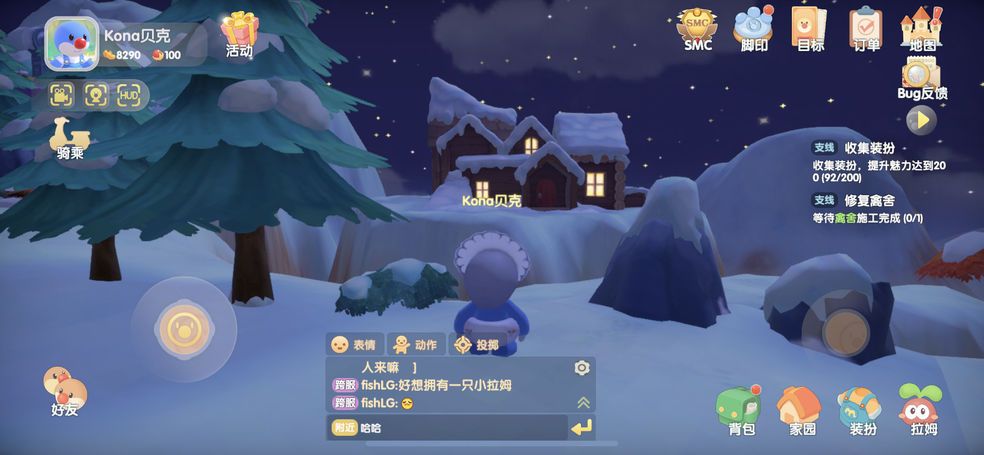Open the 好友 friends list

[x=64, y=391]
